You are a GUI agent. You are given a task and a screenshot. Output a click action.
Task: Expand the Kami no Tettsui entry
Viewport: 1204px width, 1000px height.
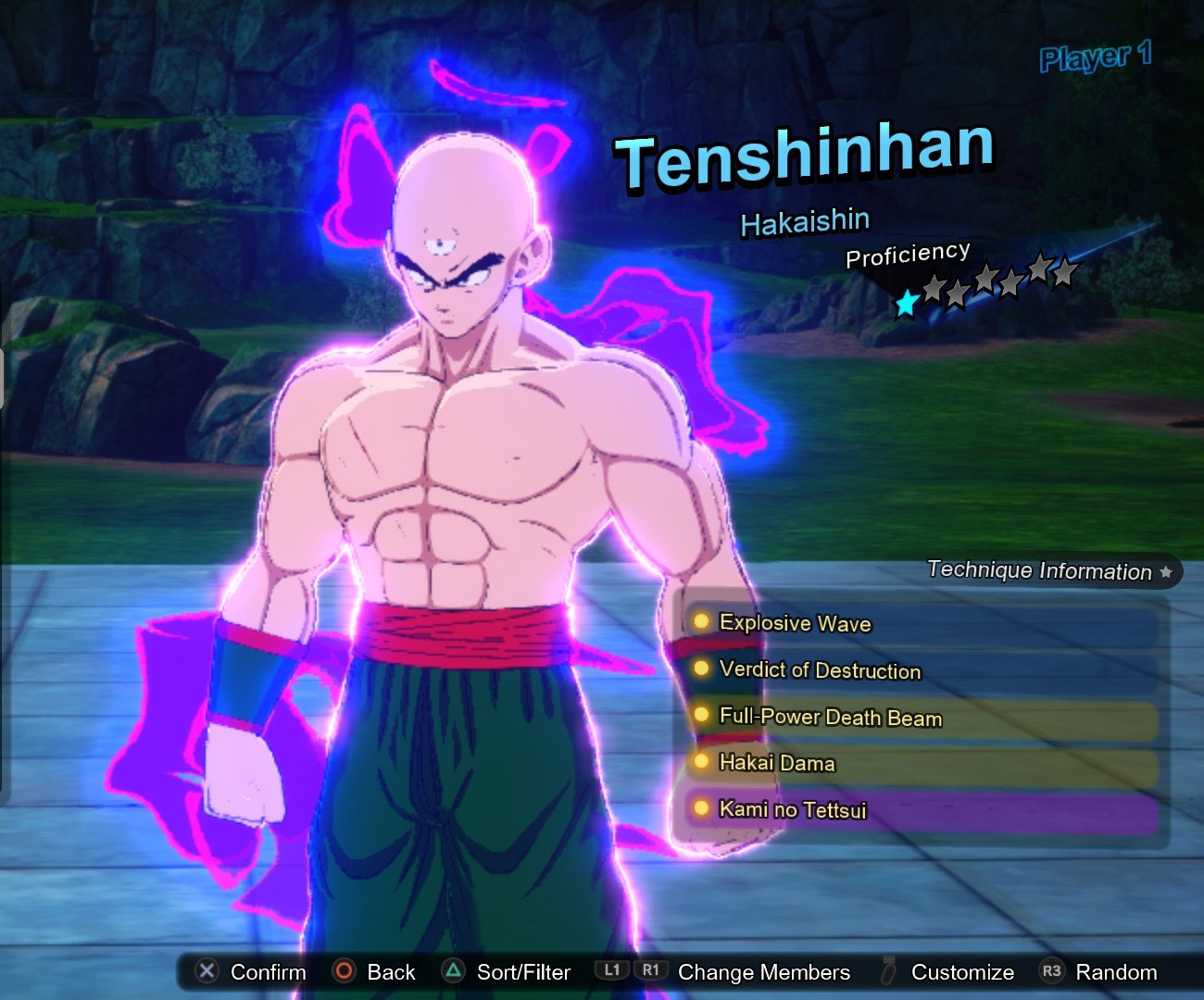click(793, 809)
